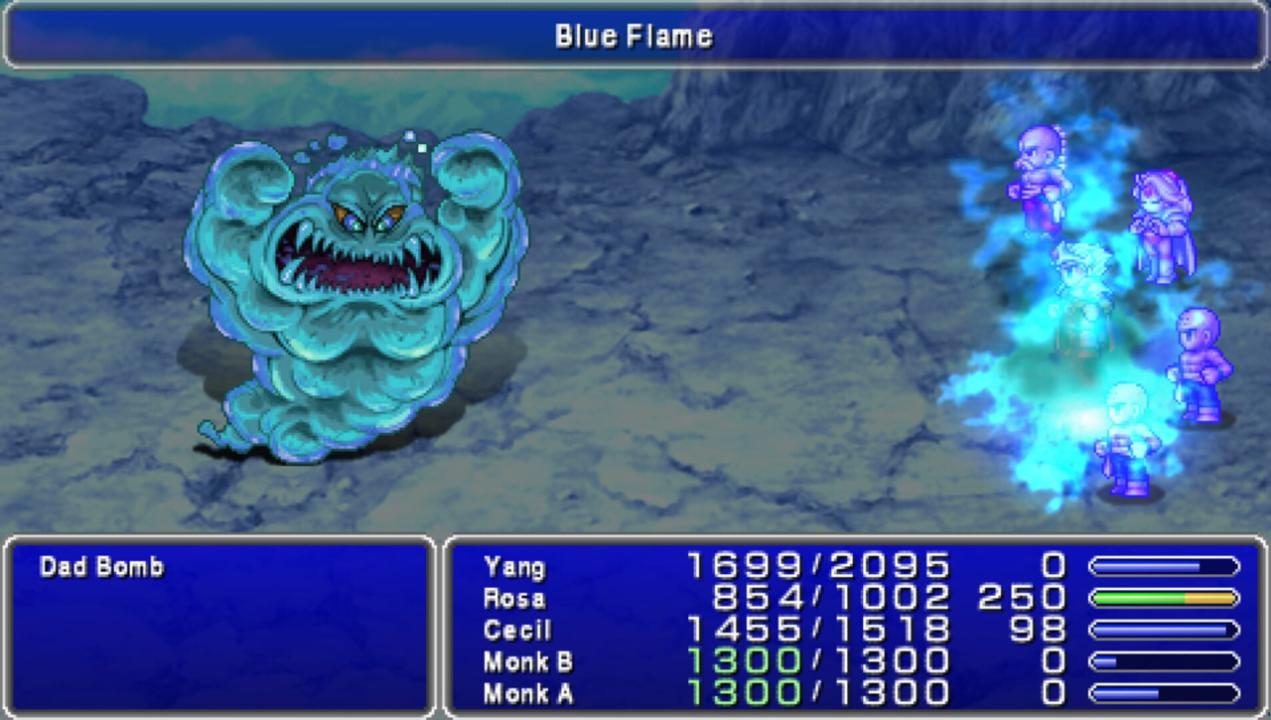Choose Yang's row in the party panel
Viewport: 1271px width, 720px height.
(514, 567)
